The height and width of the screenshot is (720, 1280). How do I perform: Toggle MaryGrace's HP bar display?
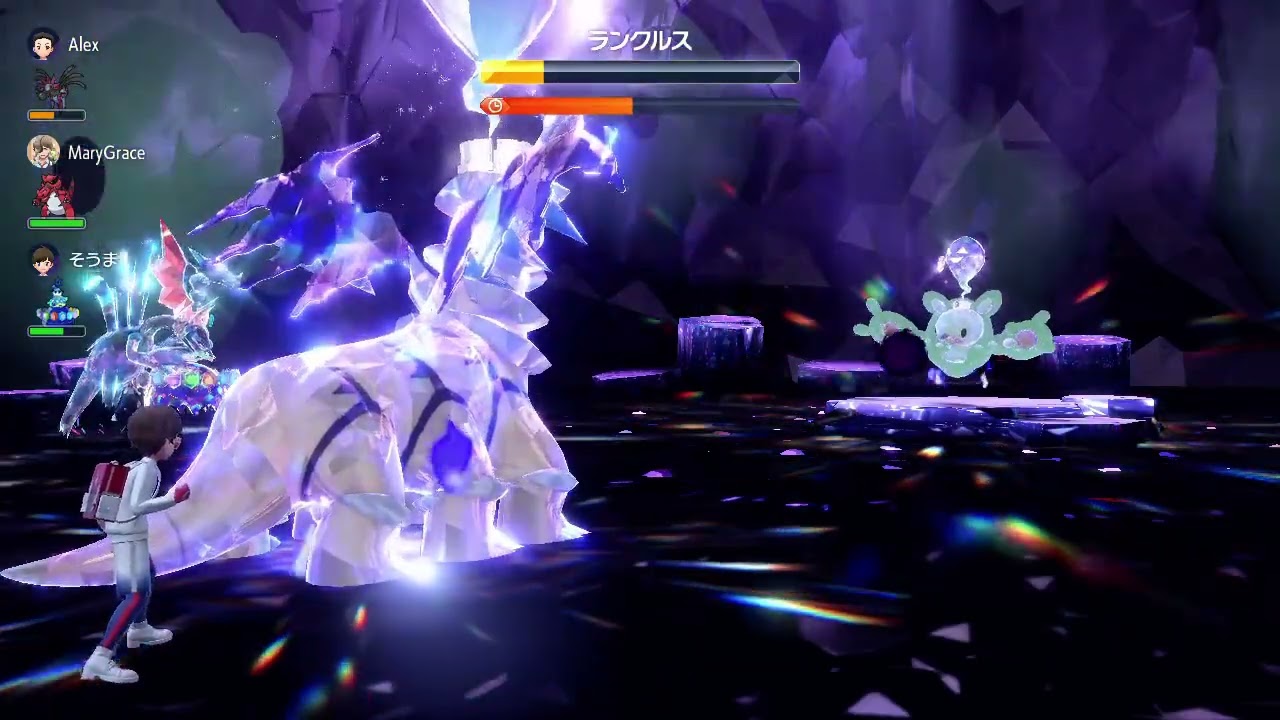[56, 222]
